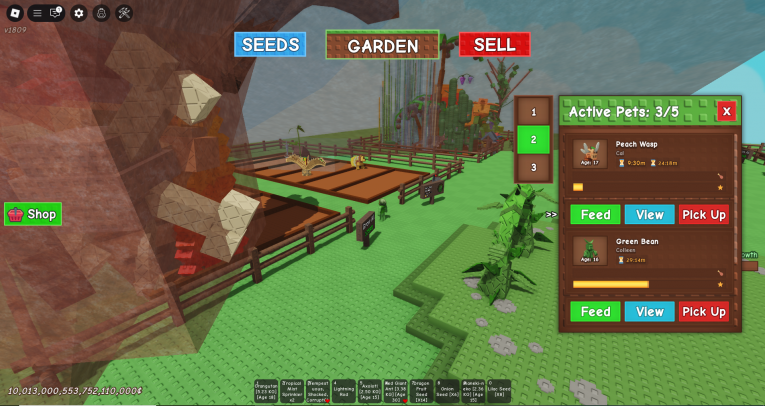Open the backpack inventory icon
Screen dimensions: 765x406
(x=101, y=13)
